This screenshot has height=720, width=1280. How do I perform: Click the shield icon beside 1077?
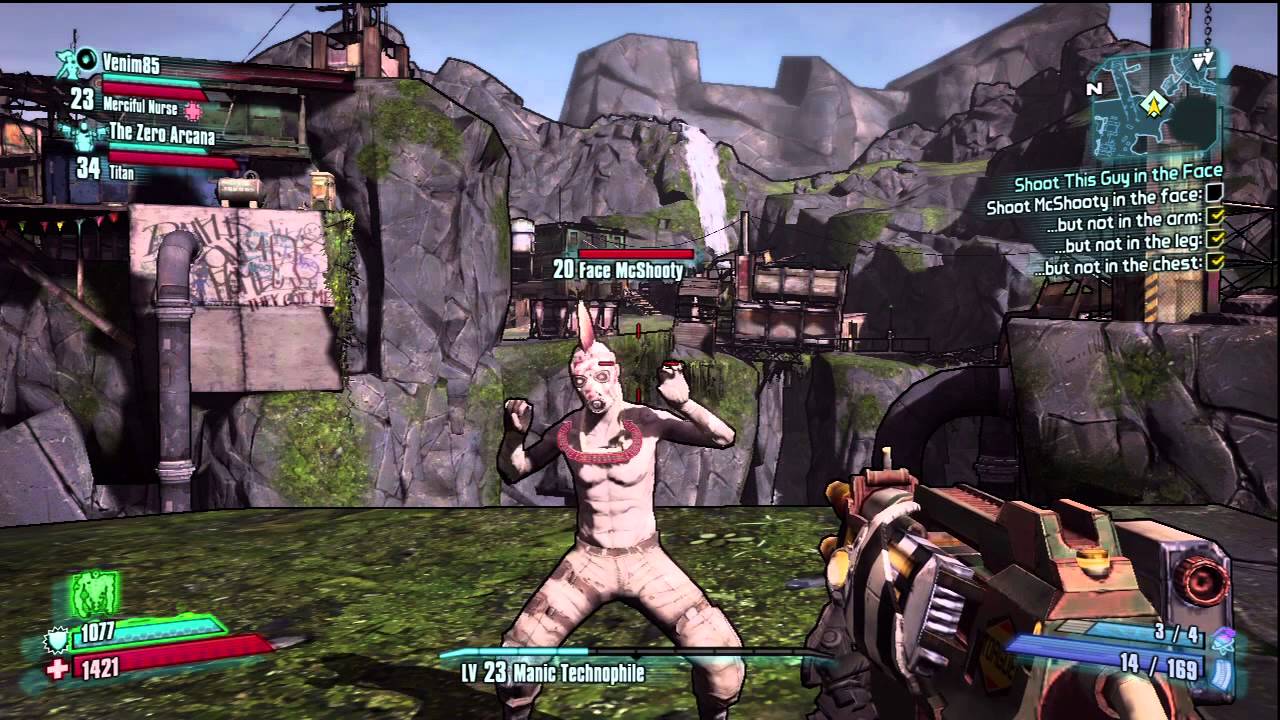pyautogui.click(x=56, y=637)
